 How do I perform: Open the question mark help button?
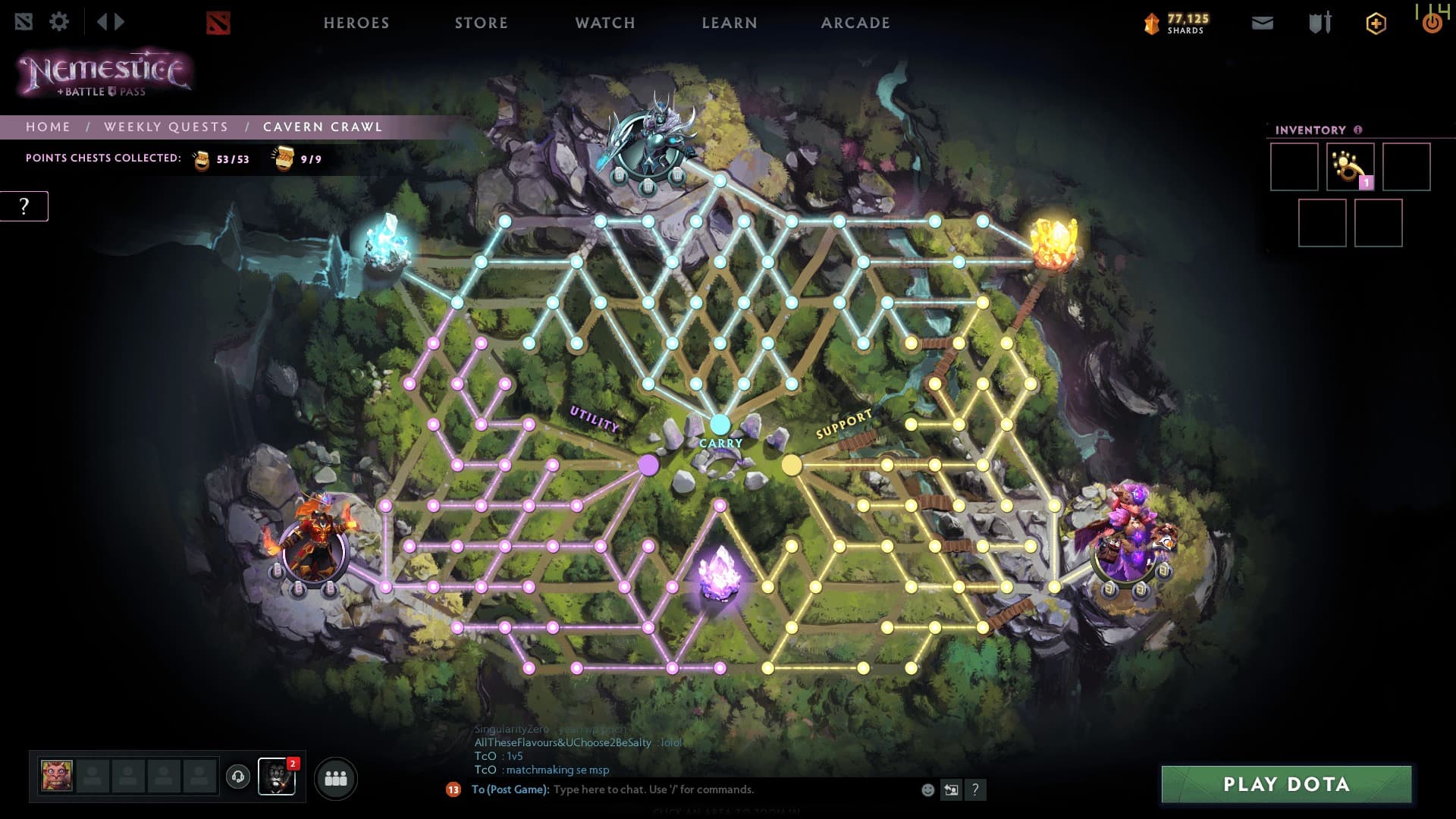[24, 206]
